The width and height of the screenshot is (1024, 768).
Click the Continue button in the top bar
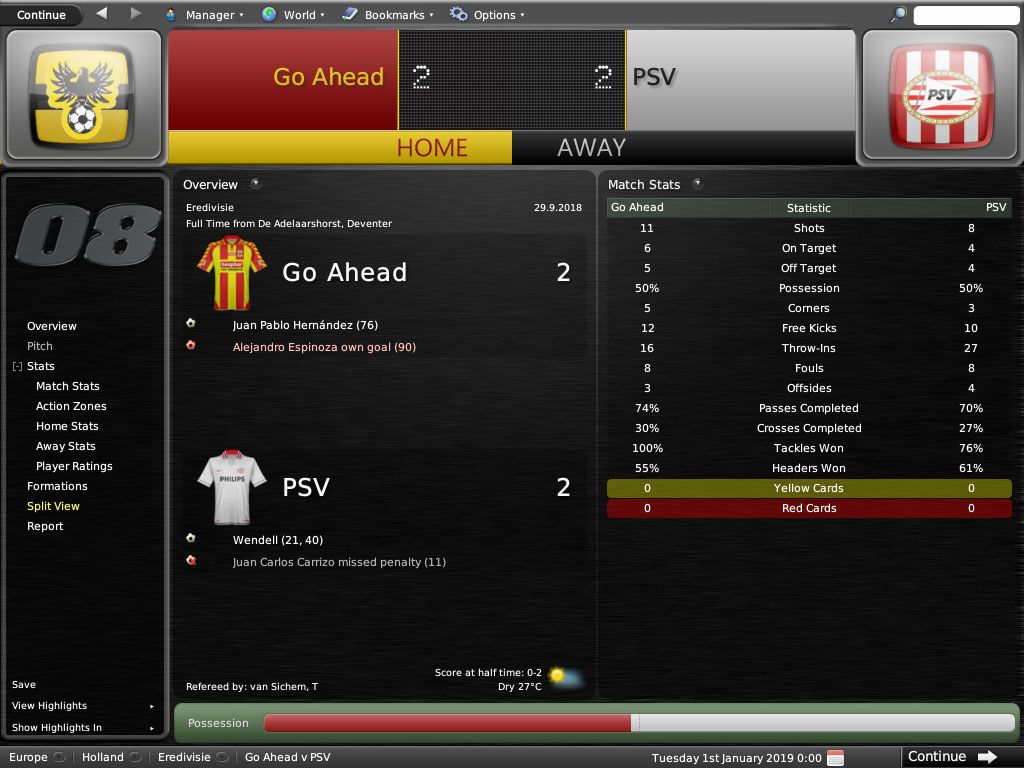coord(41,15)
